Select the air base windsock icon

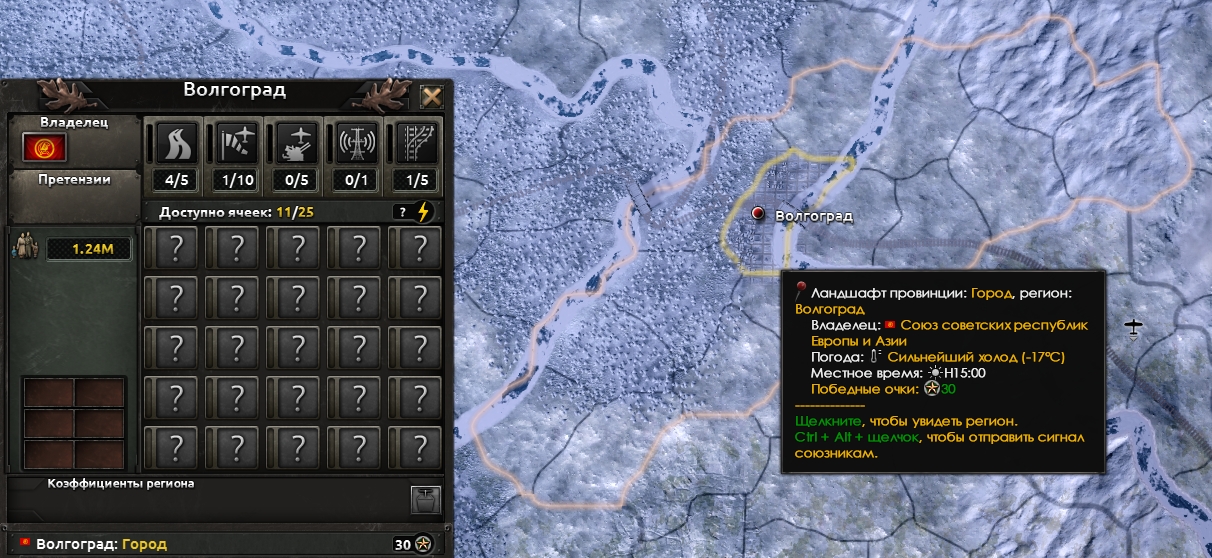[x=235, y=143]
